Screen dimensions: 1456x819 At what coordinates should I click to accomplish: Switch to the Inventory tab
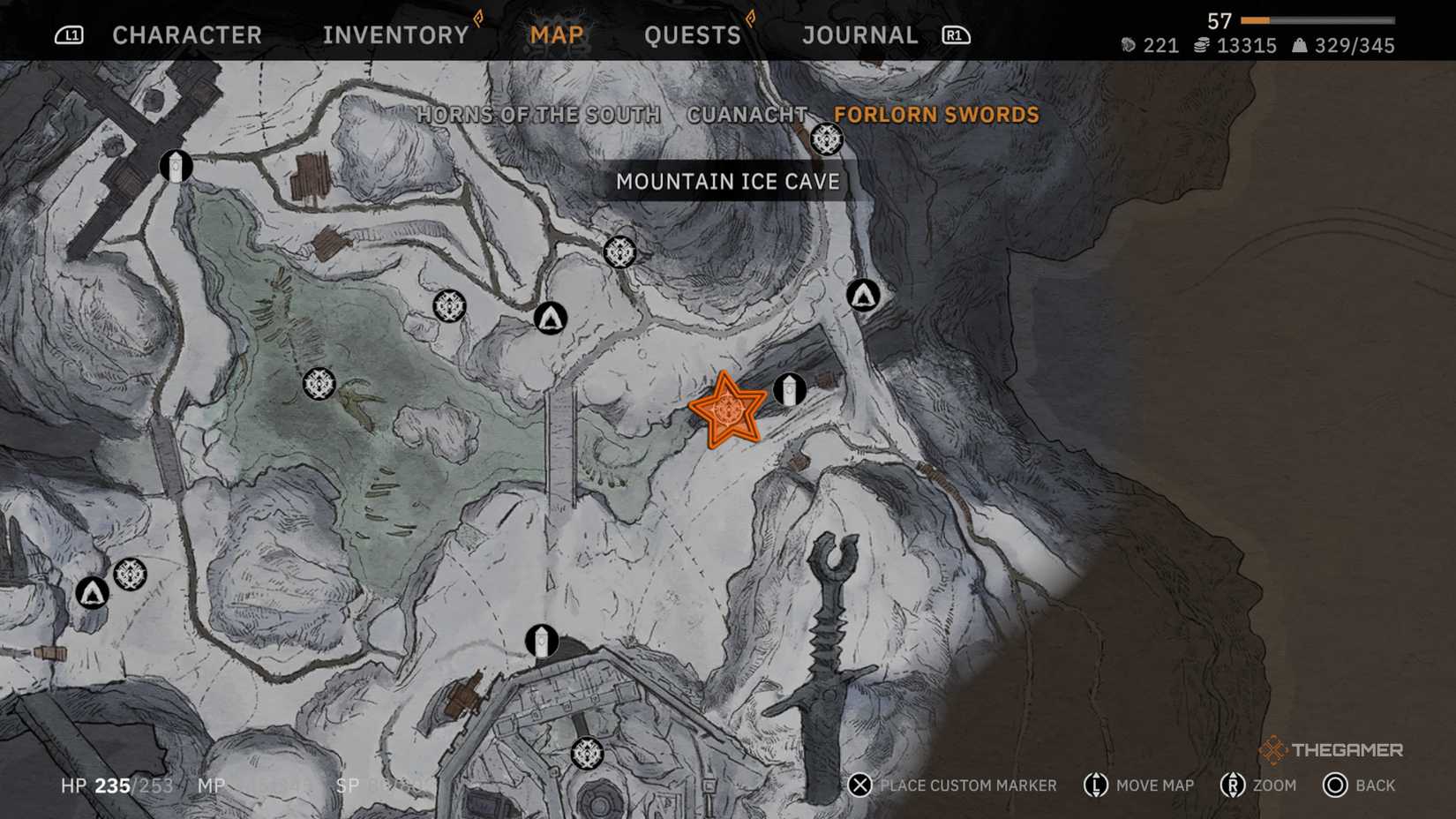395,35
